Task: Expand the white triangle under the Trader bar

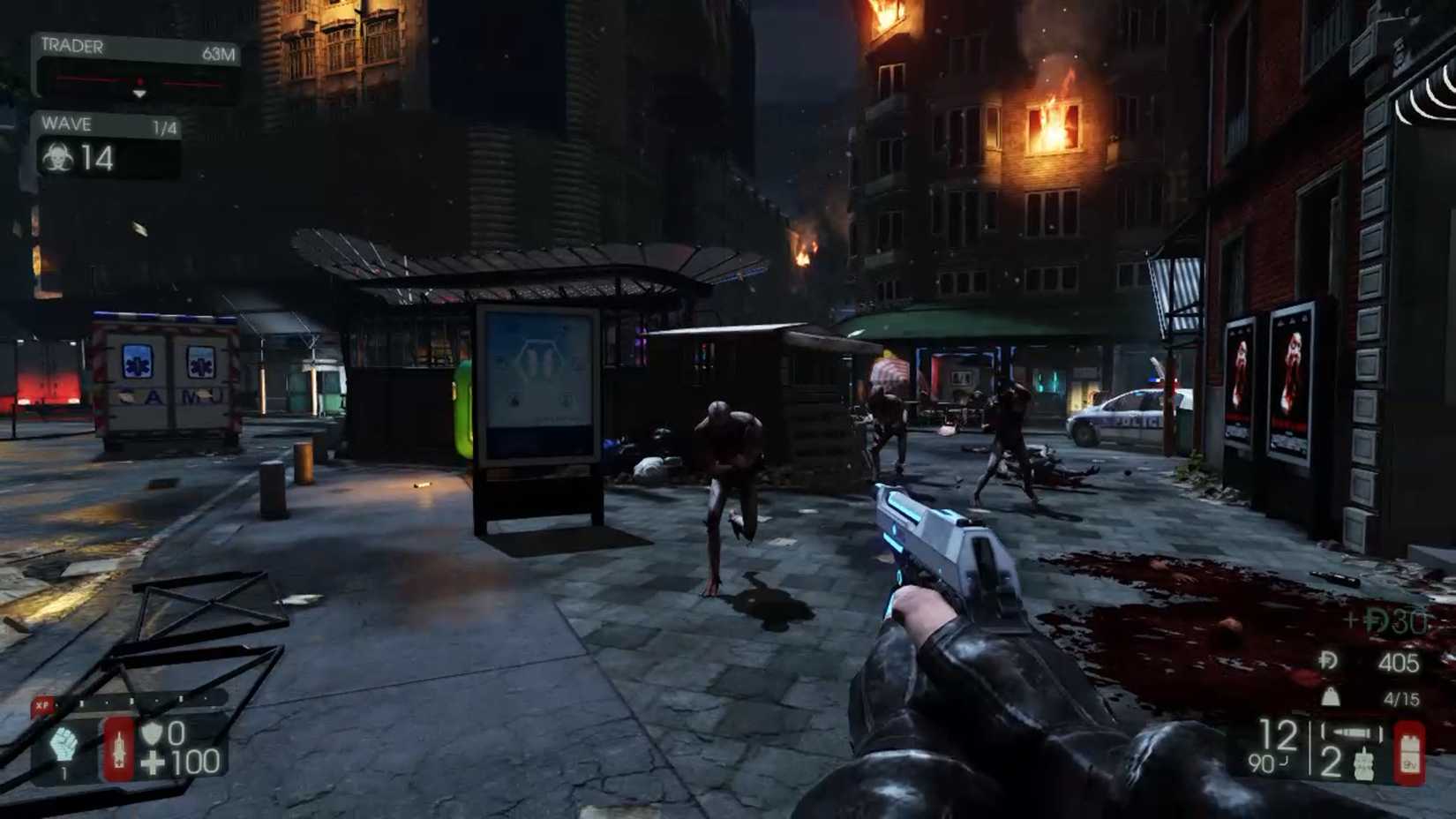Action: pyautogui.click(x=139, y=94)
